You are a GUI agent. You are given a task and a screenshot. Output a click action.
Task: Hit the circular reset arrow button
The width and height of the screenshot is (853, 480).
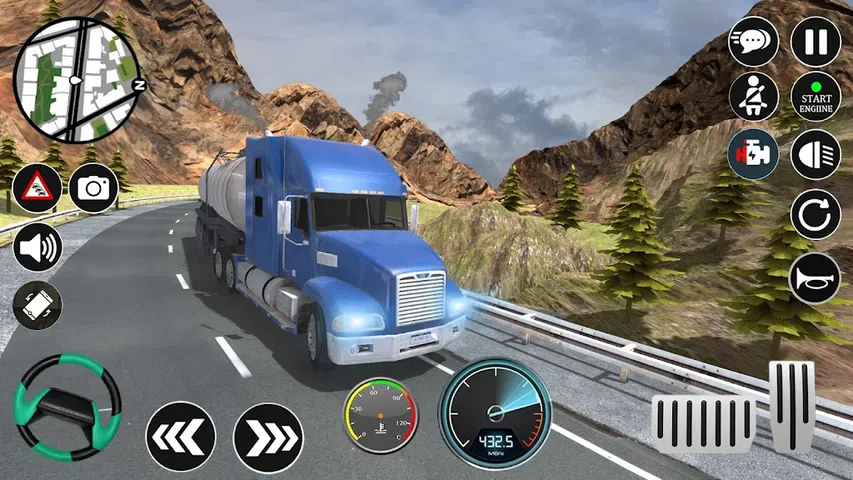coord(815,214)
